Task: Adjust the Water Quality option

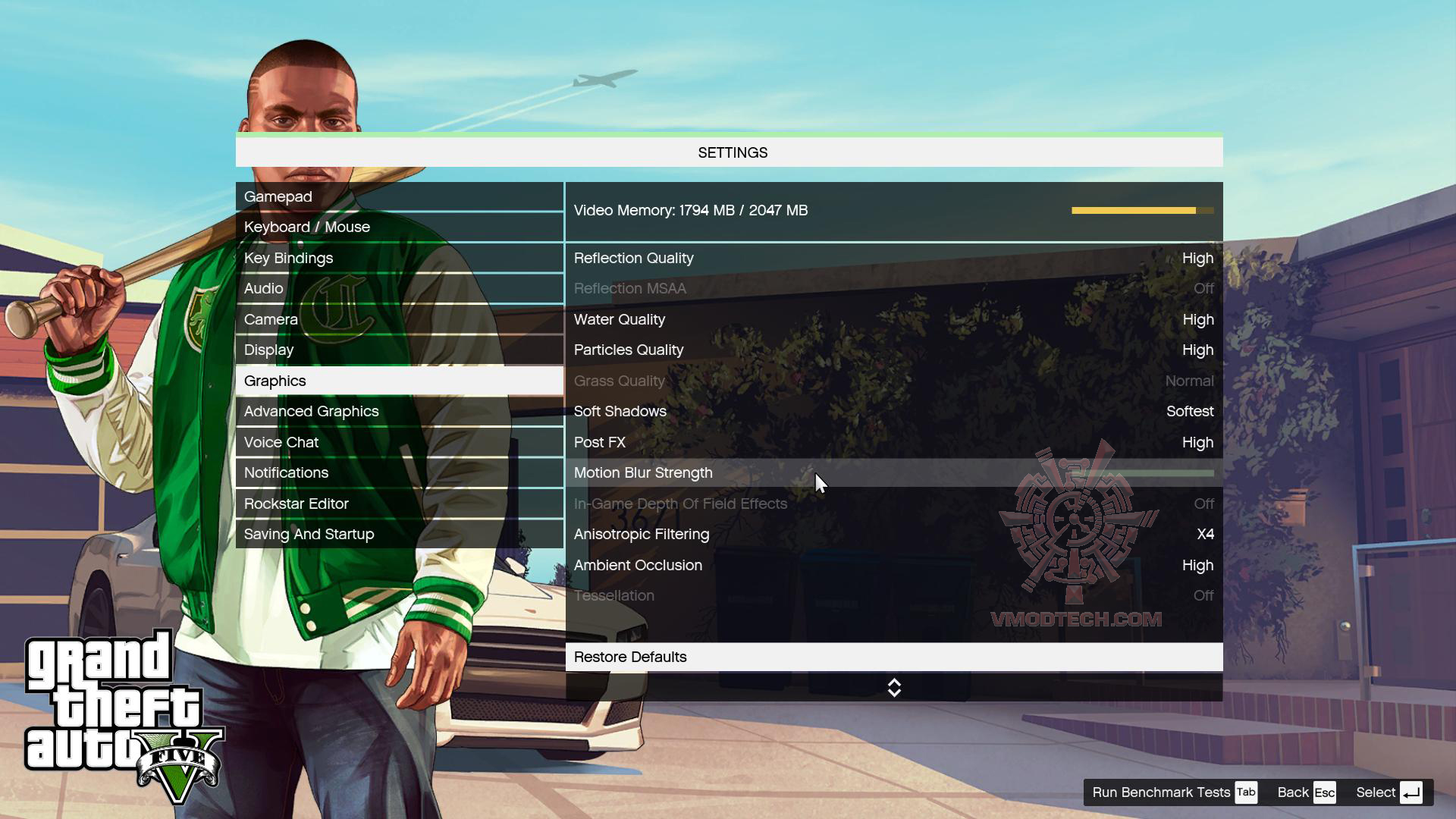Action: pos(893,319)
